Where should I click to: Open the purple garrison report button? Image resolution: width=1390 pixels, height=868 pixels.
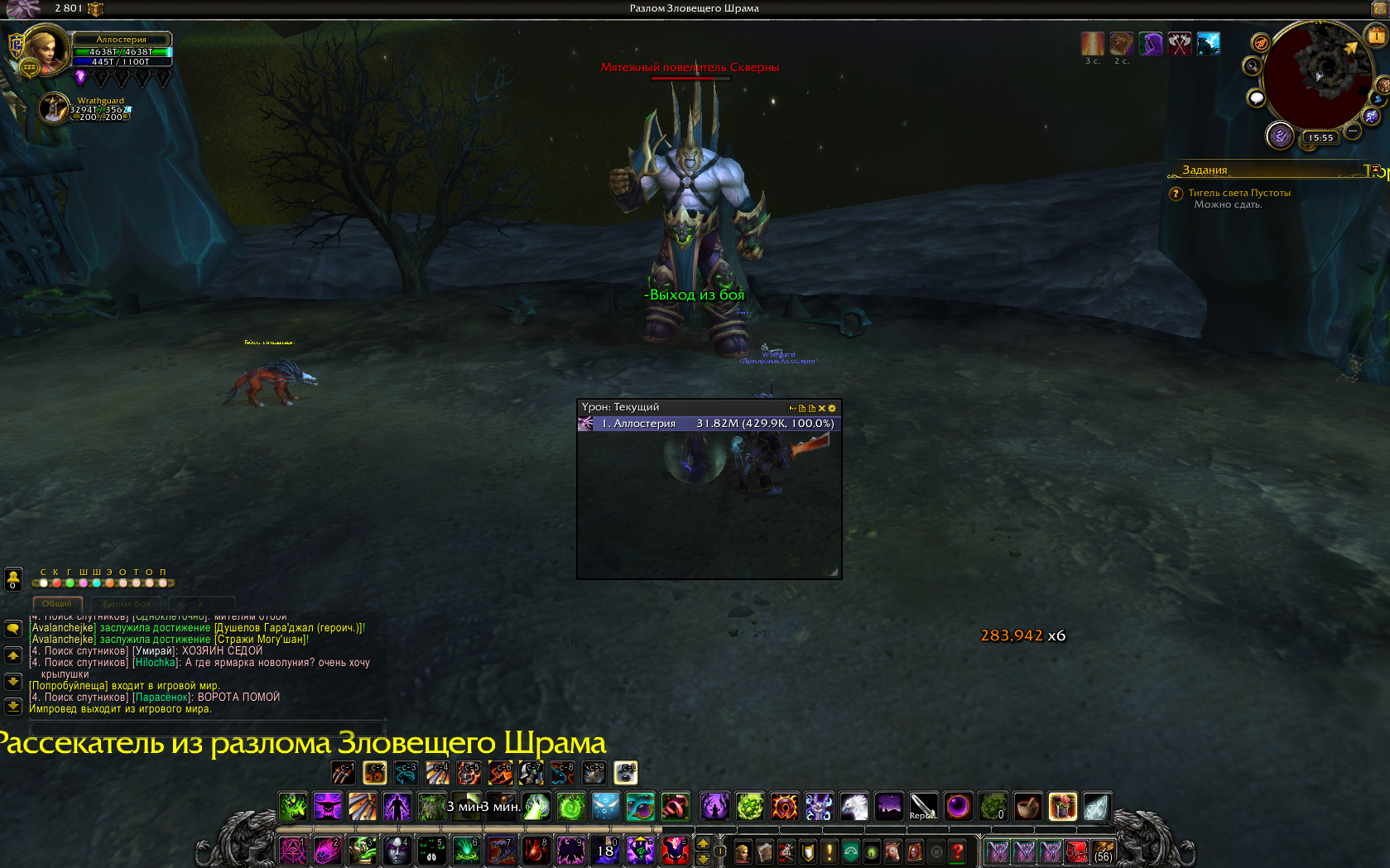coord(1280,136)
